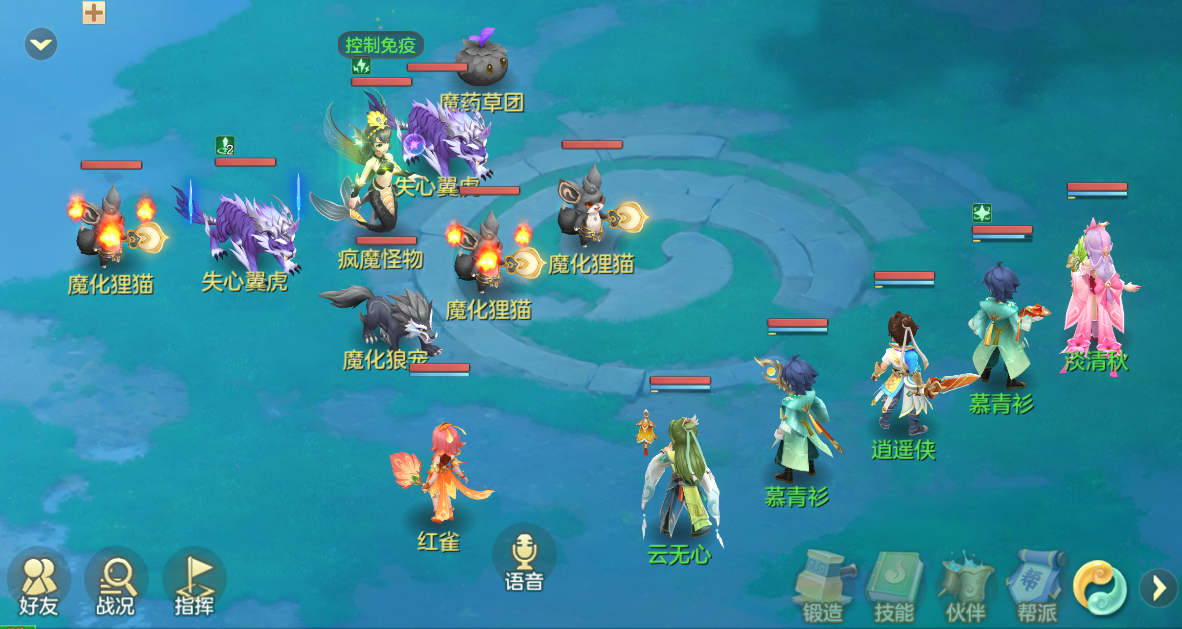1182x629 pixels.
Task: Collapse the top-left dropdown arrow
Action: (x=41, y=44)
